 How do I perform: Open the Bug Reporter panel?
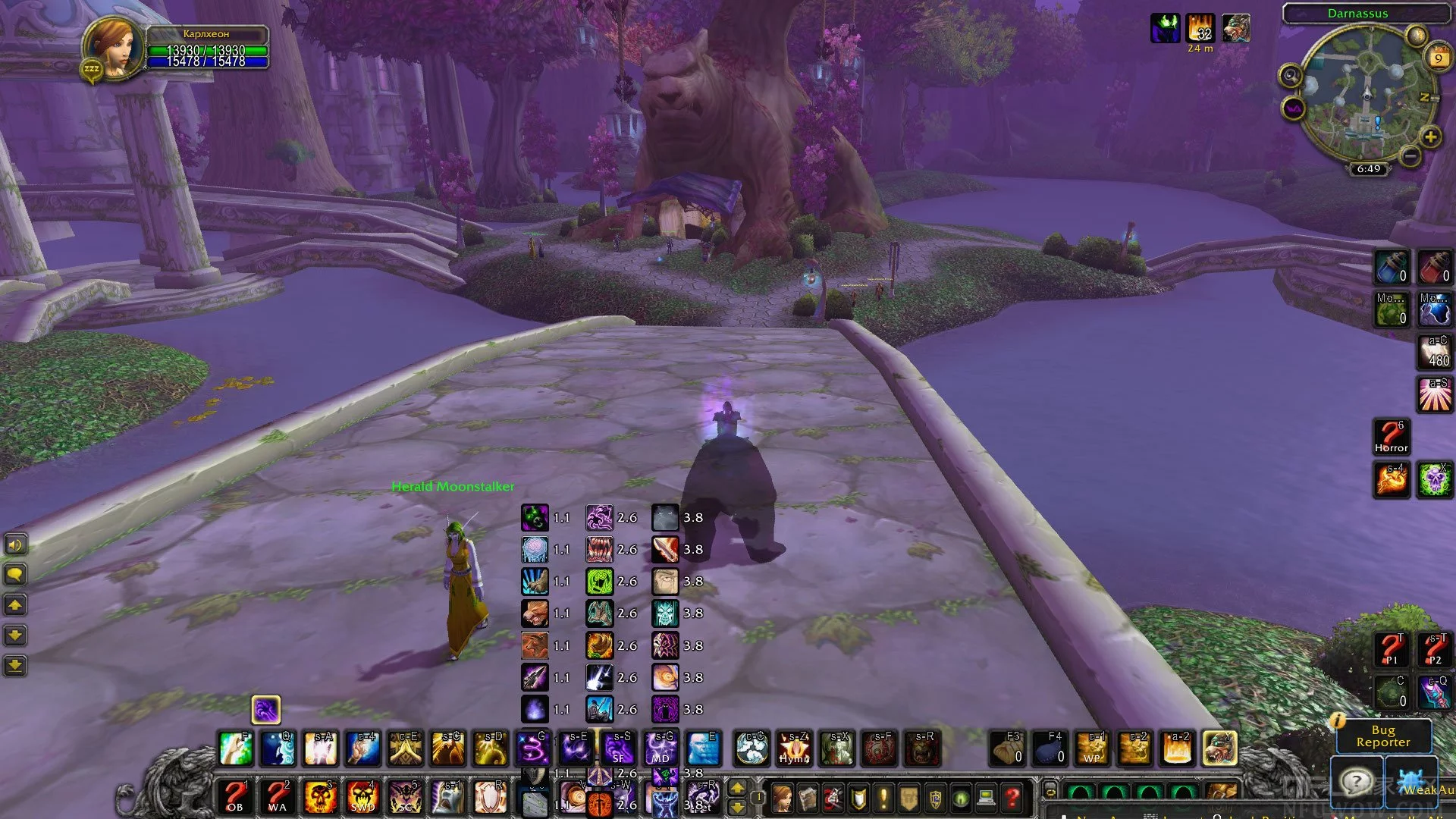pos(1382,736)
